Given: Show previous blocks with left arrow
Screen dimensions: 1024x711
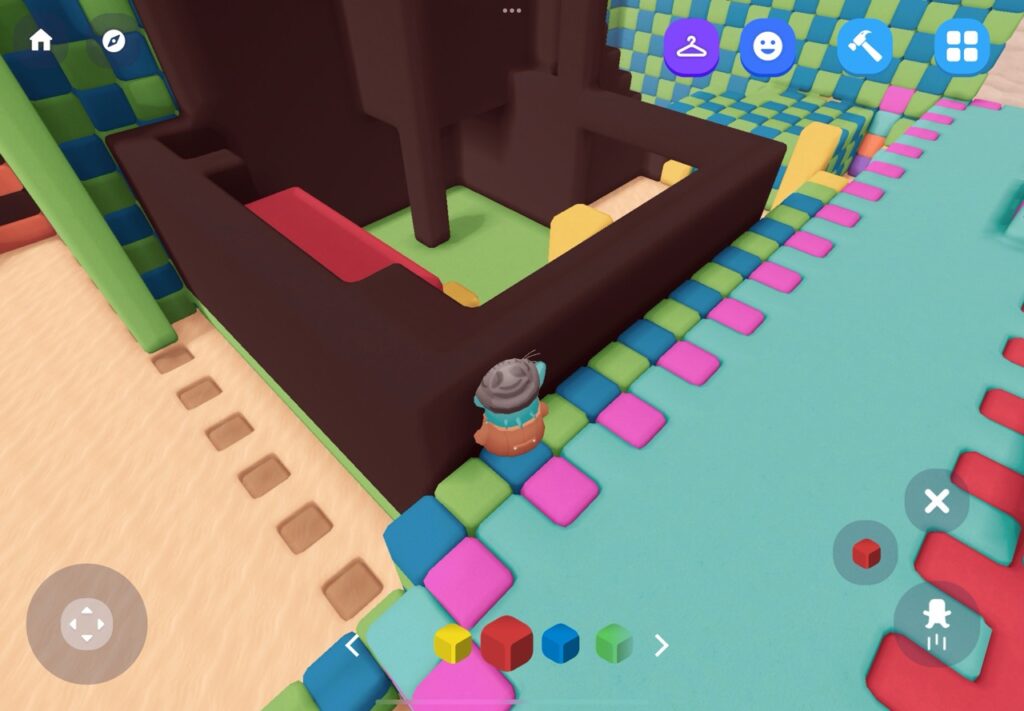Looking at the screenshot, I should click(x=352, y=645).
